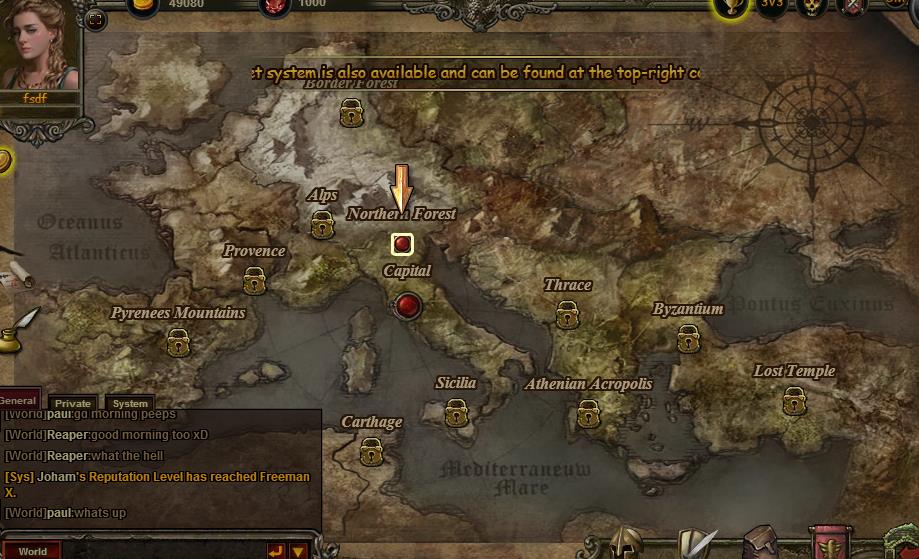Open the System chat tab

coord(130,403)
